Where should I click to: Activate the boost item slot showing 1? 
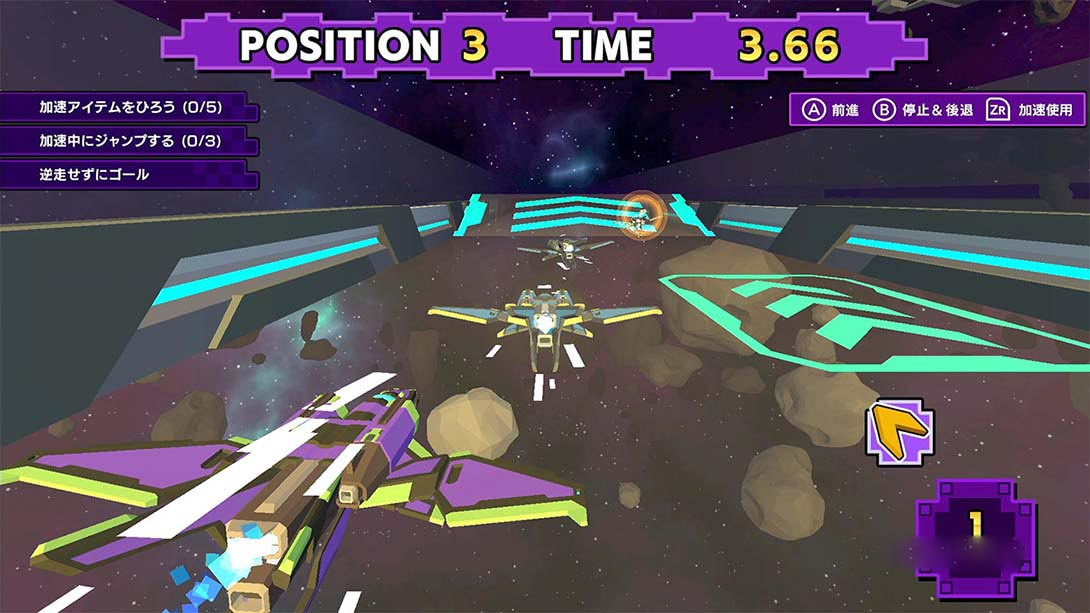(975, 526)
